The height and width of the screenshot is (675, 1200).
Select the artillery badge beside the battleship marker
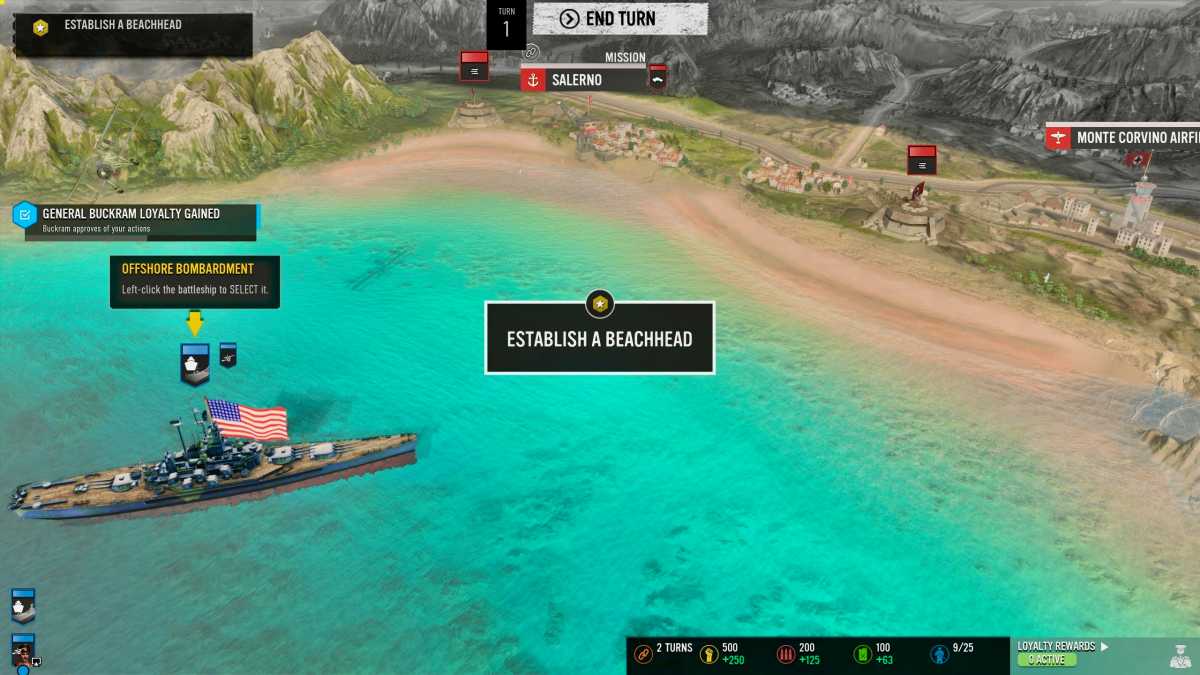[228, 354]
